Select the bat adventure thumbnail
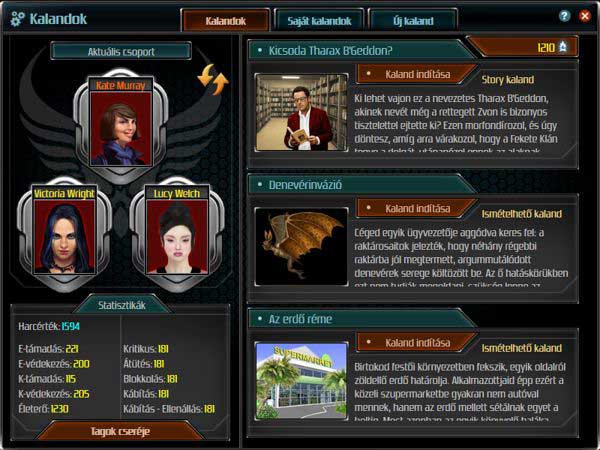Image resolution: width=600 pixels, height=450 pixels. click(x=300, y=242)
